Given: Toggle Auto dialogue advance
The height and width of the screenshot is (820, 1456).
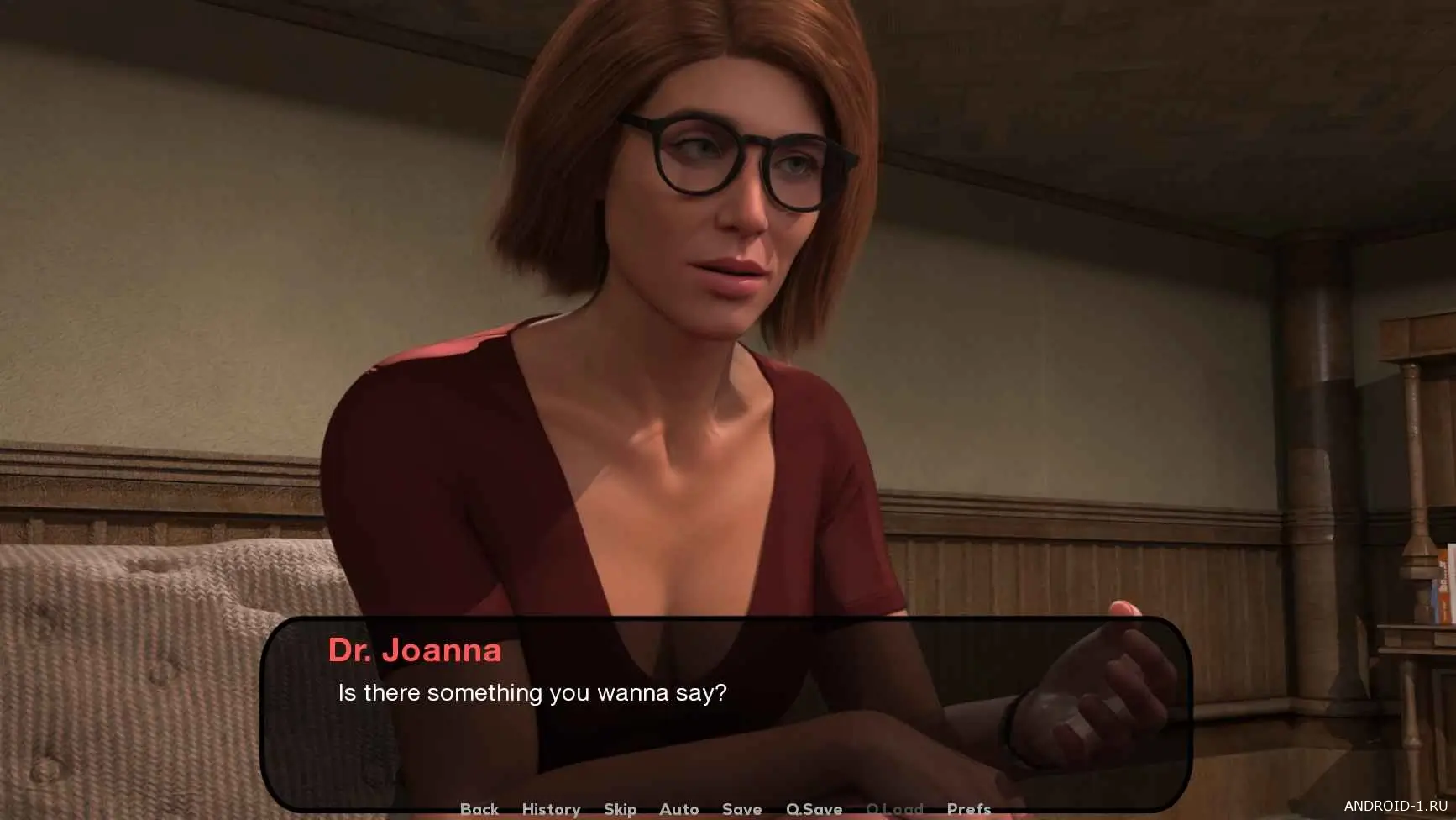Looking at the screenshot, I should coord(678,809).
